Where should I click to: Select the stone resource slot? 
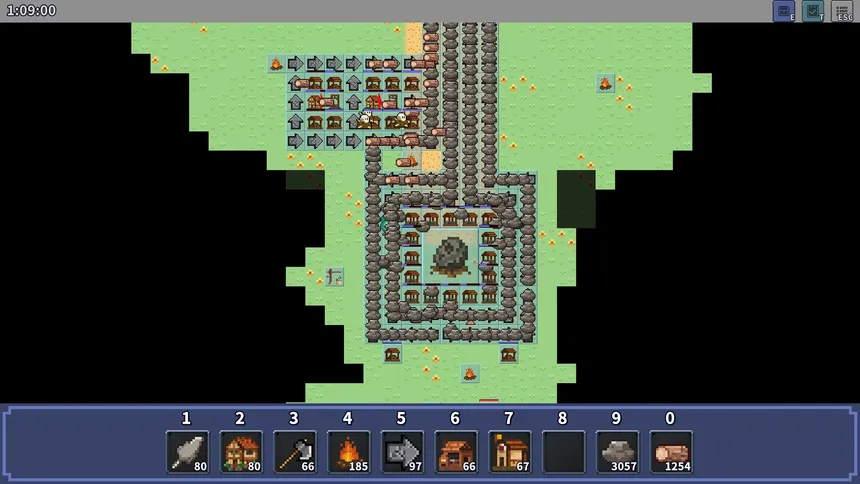(617, 452)
